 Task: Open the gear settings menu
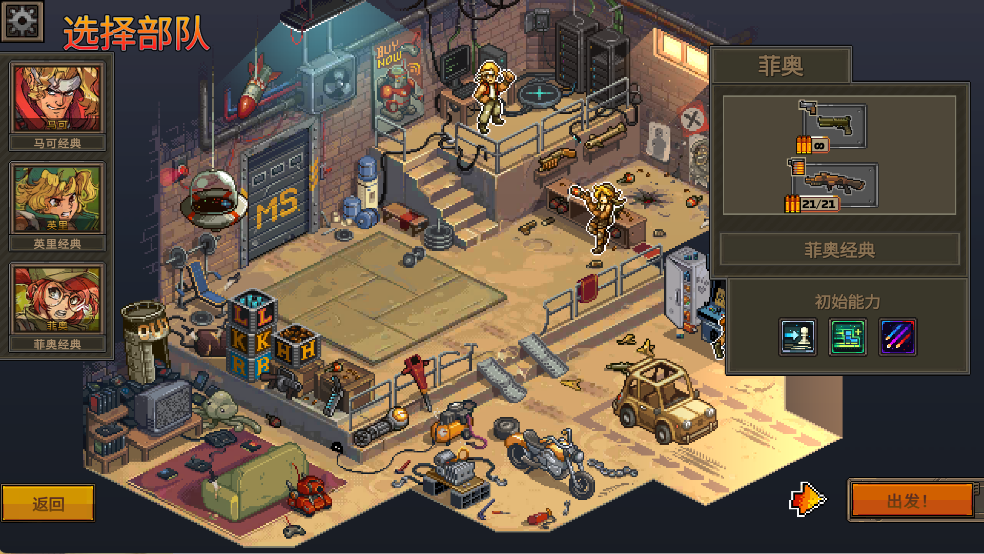pos(22,20)
